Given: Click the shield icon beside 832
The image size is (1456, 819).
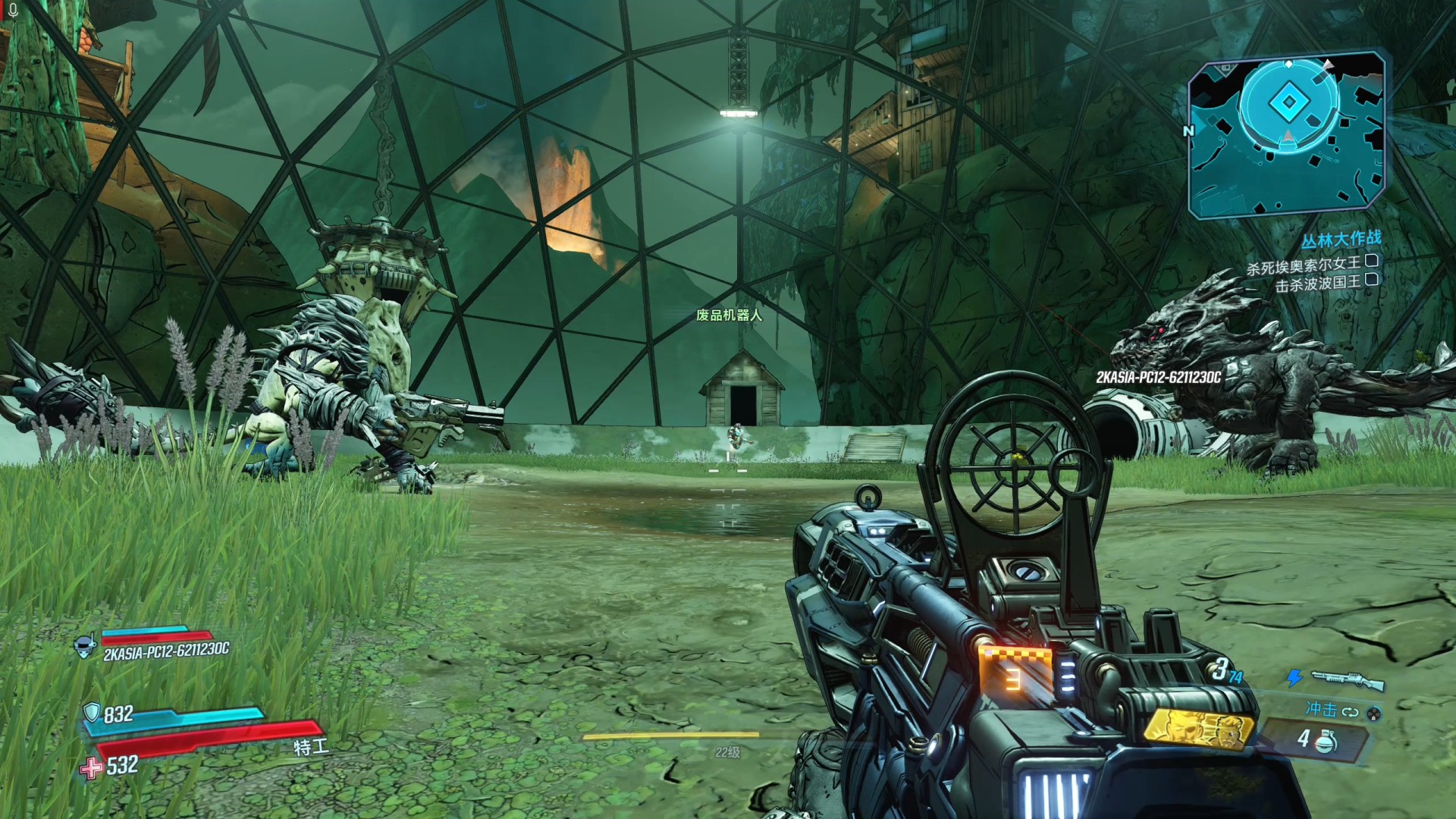Looking at the screenshot, I should pos(92,712).
